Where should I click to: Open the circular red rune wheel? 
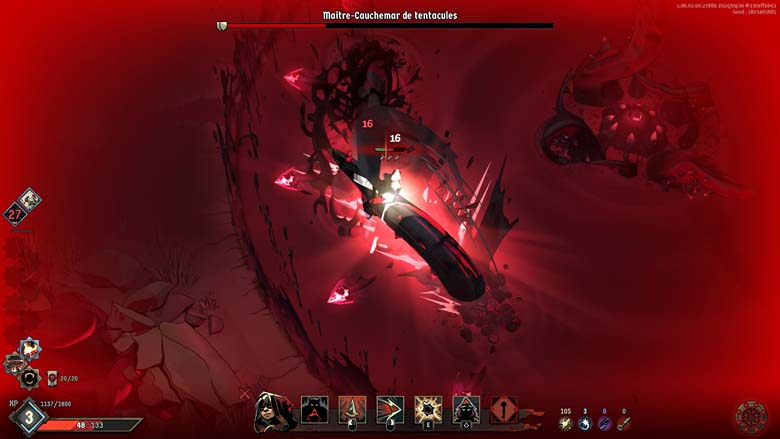(x=750, y=416)
